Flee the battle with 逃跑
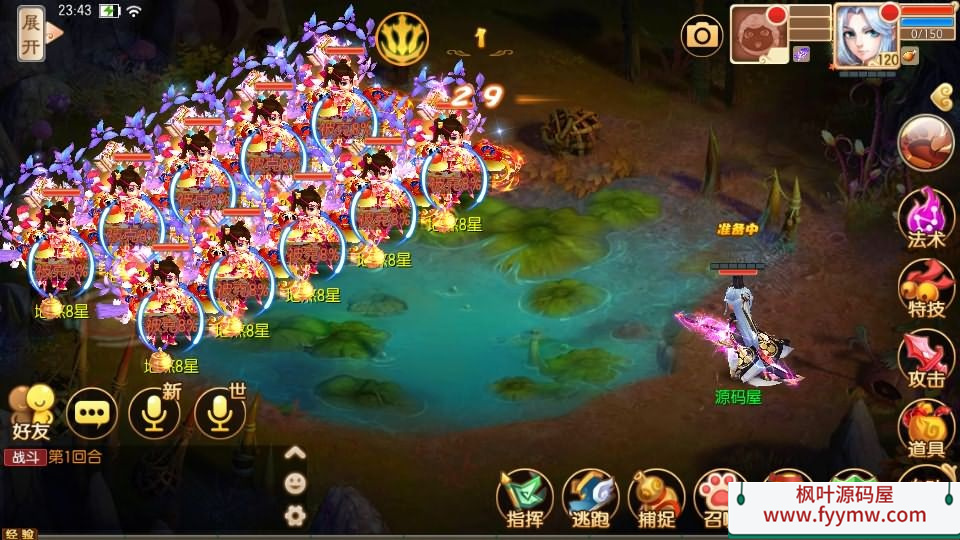The height and width of the screenshot is (540, 960). pyautogui.click(x=590, y=496)
